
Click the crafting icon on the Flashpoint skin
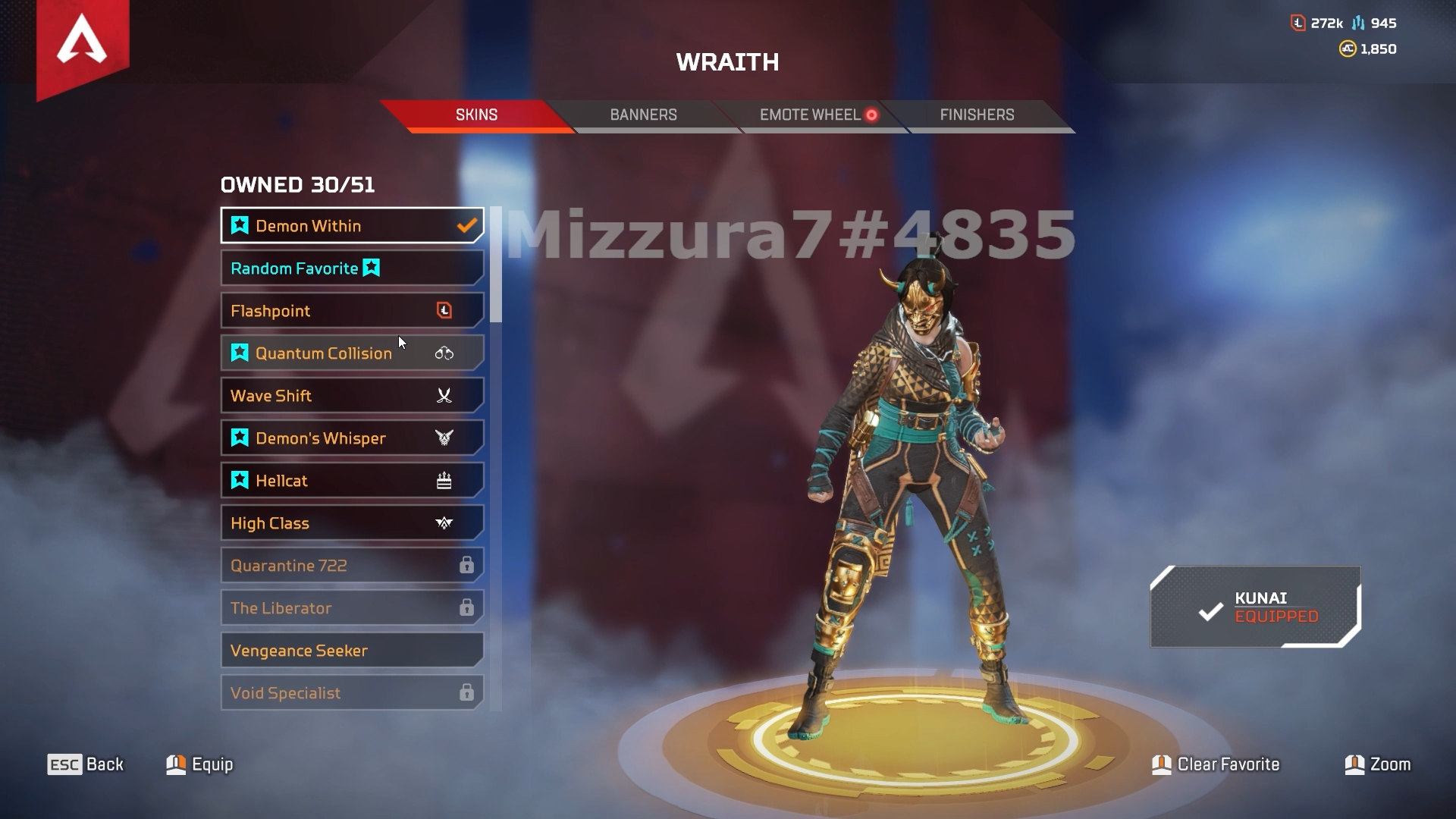coord(446,310)
